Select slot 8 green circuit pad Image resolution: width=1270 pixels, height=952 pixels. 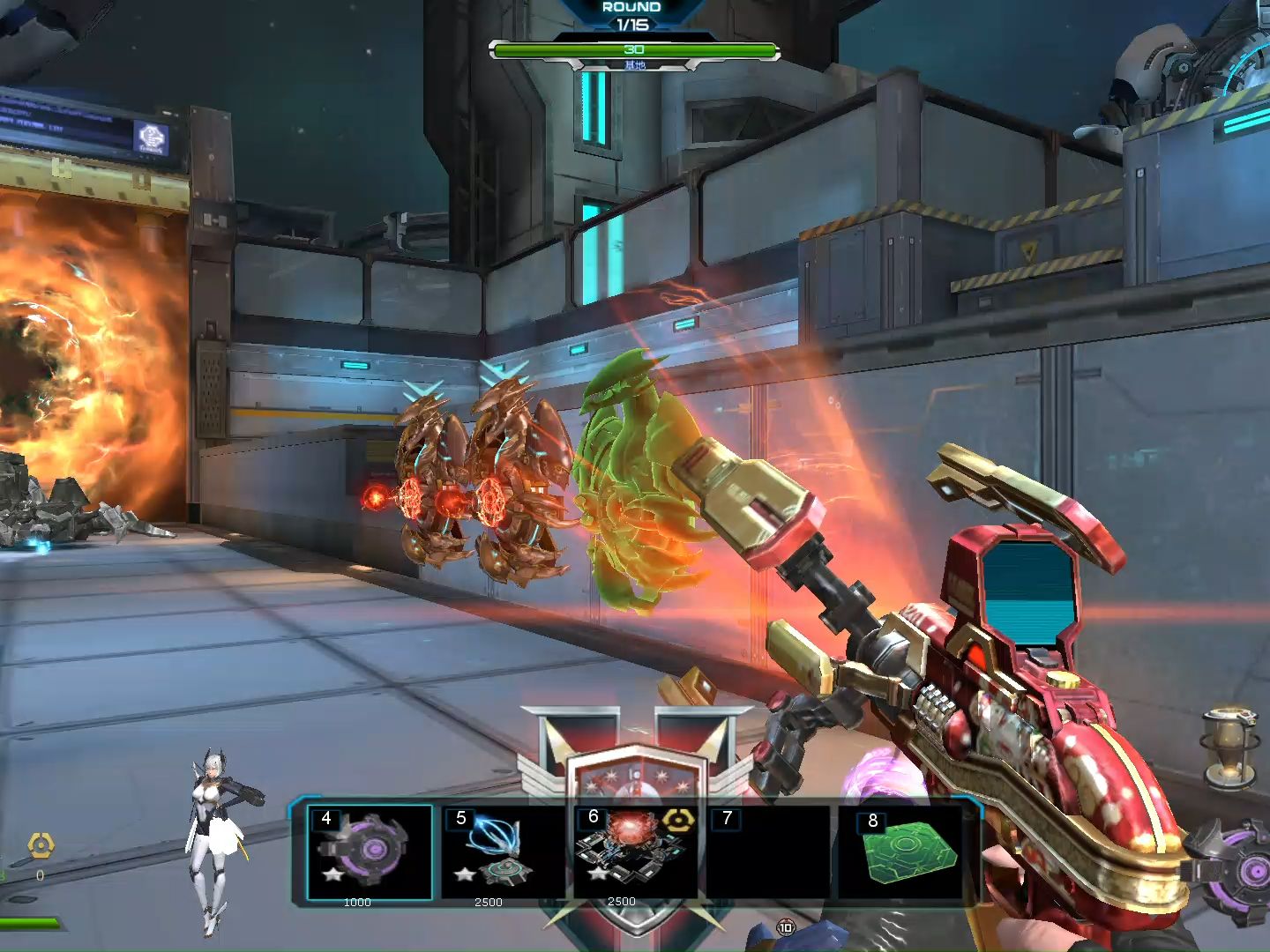tap(908, 852)
